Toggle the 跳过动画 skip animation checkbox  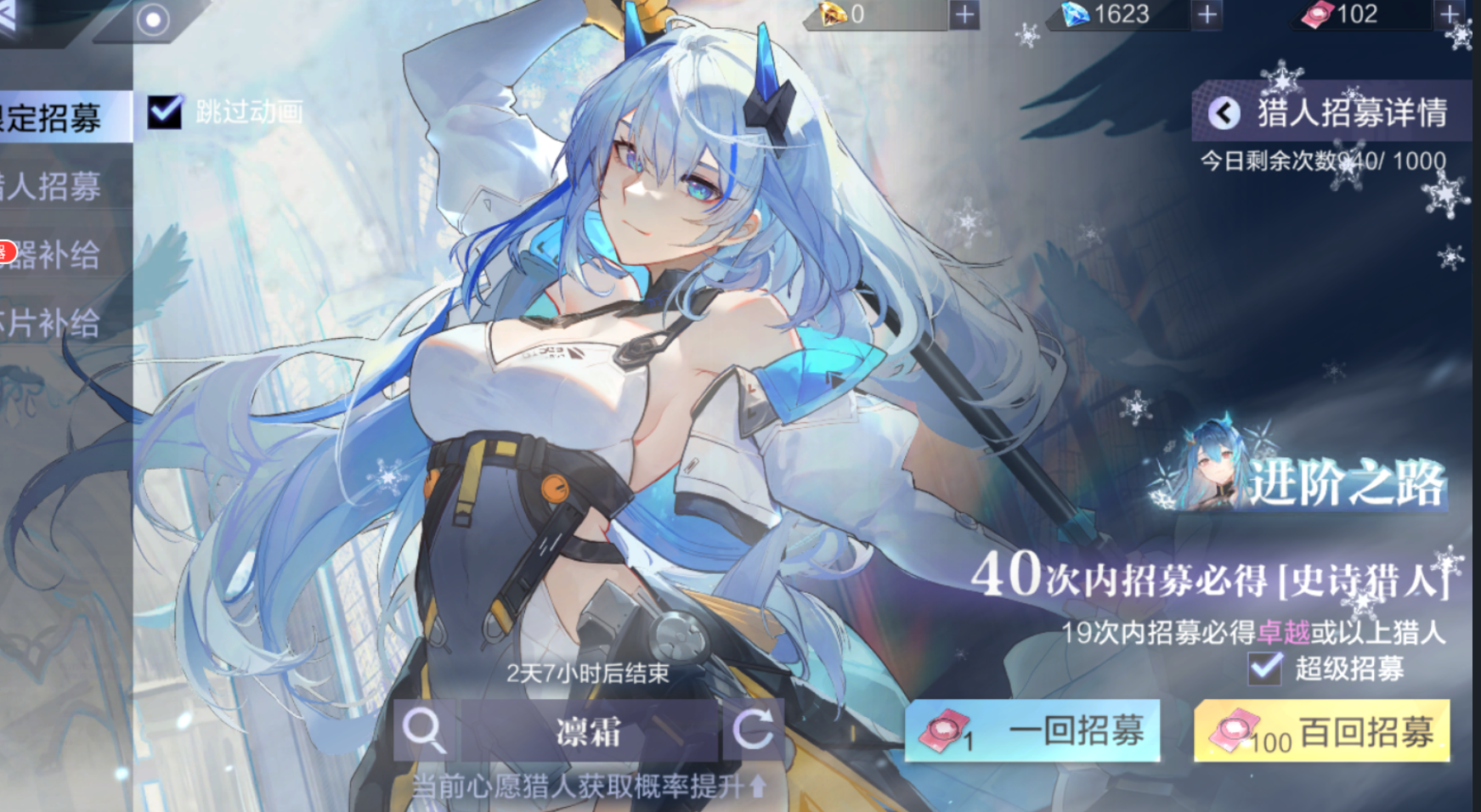point(164,110)
